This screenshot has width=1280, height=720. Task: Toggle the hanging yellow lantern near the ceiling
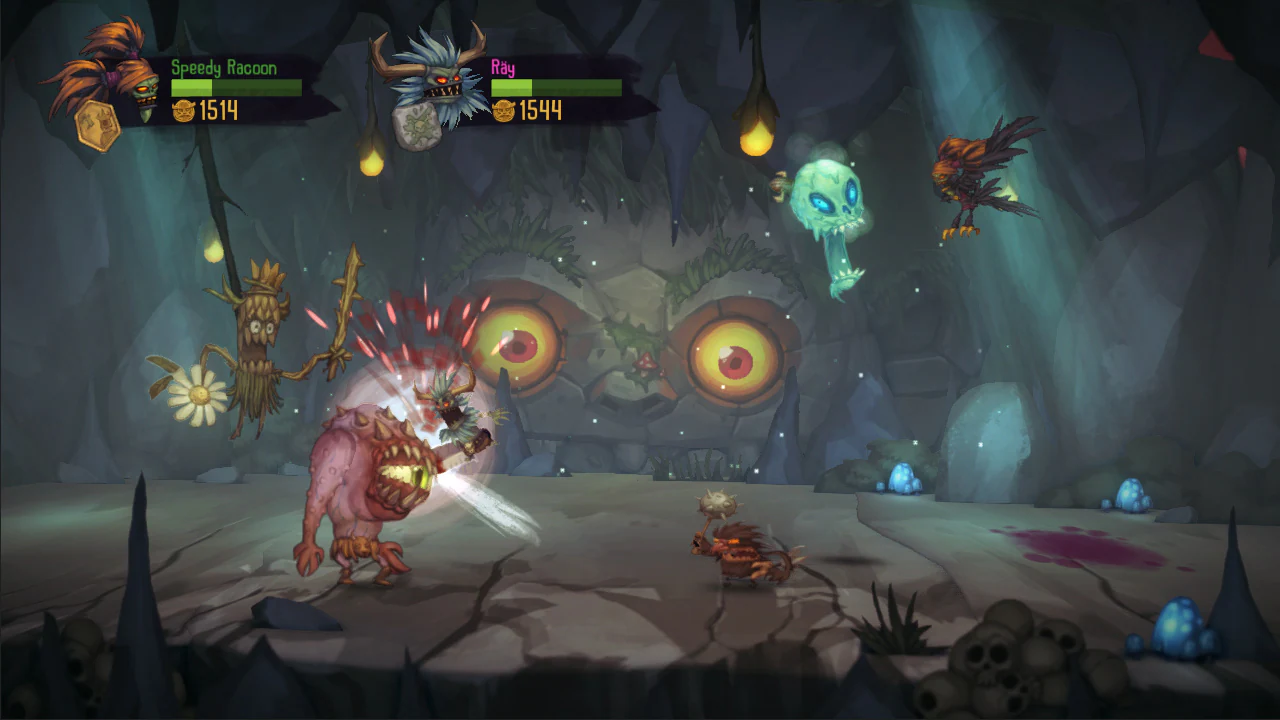(x=758, y=145)
